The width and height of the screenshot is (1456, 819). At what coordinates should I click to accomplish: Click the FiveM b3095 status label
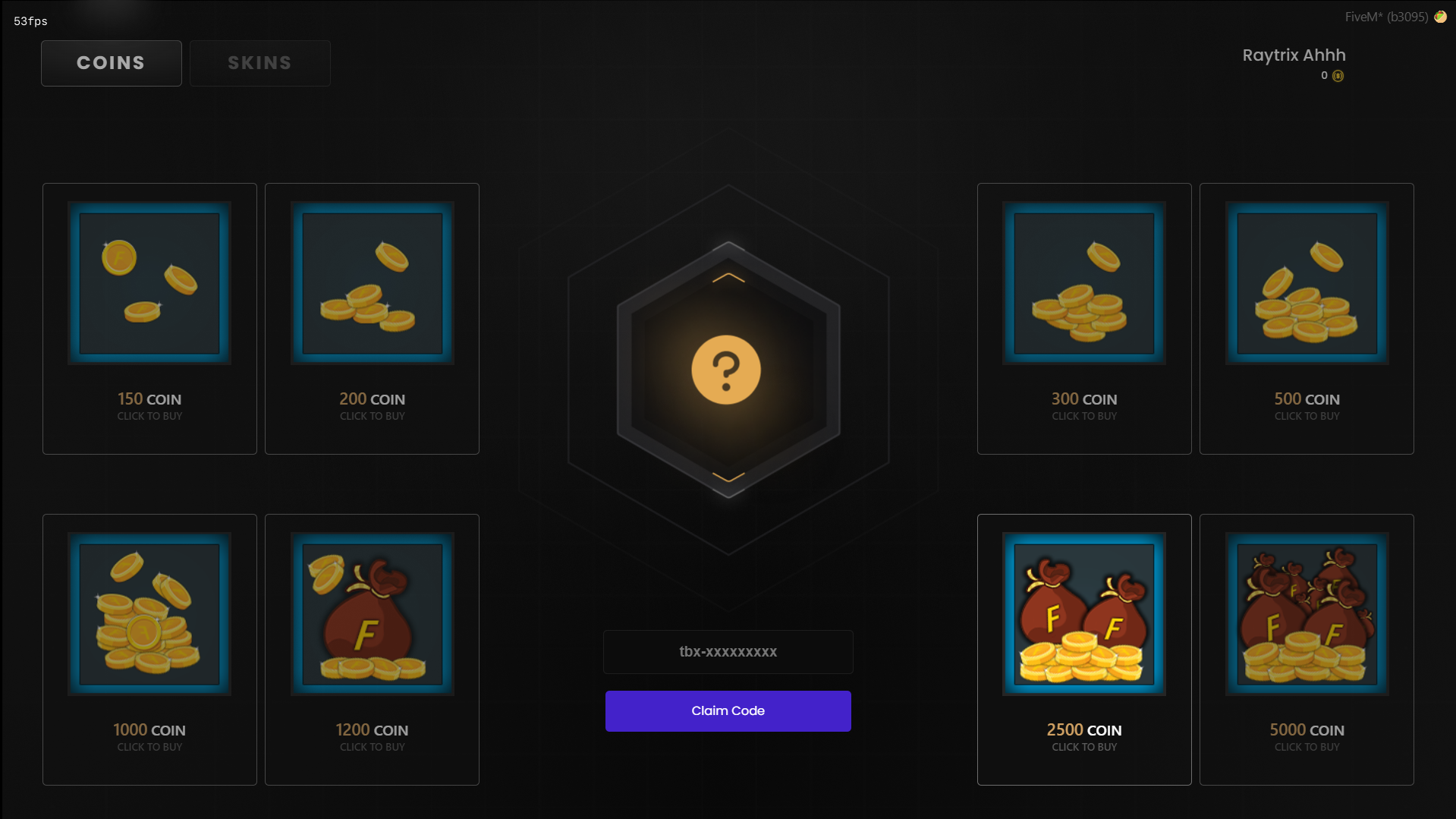(x=1385, y=15)
